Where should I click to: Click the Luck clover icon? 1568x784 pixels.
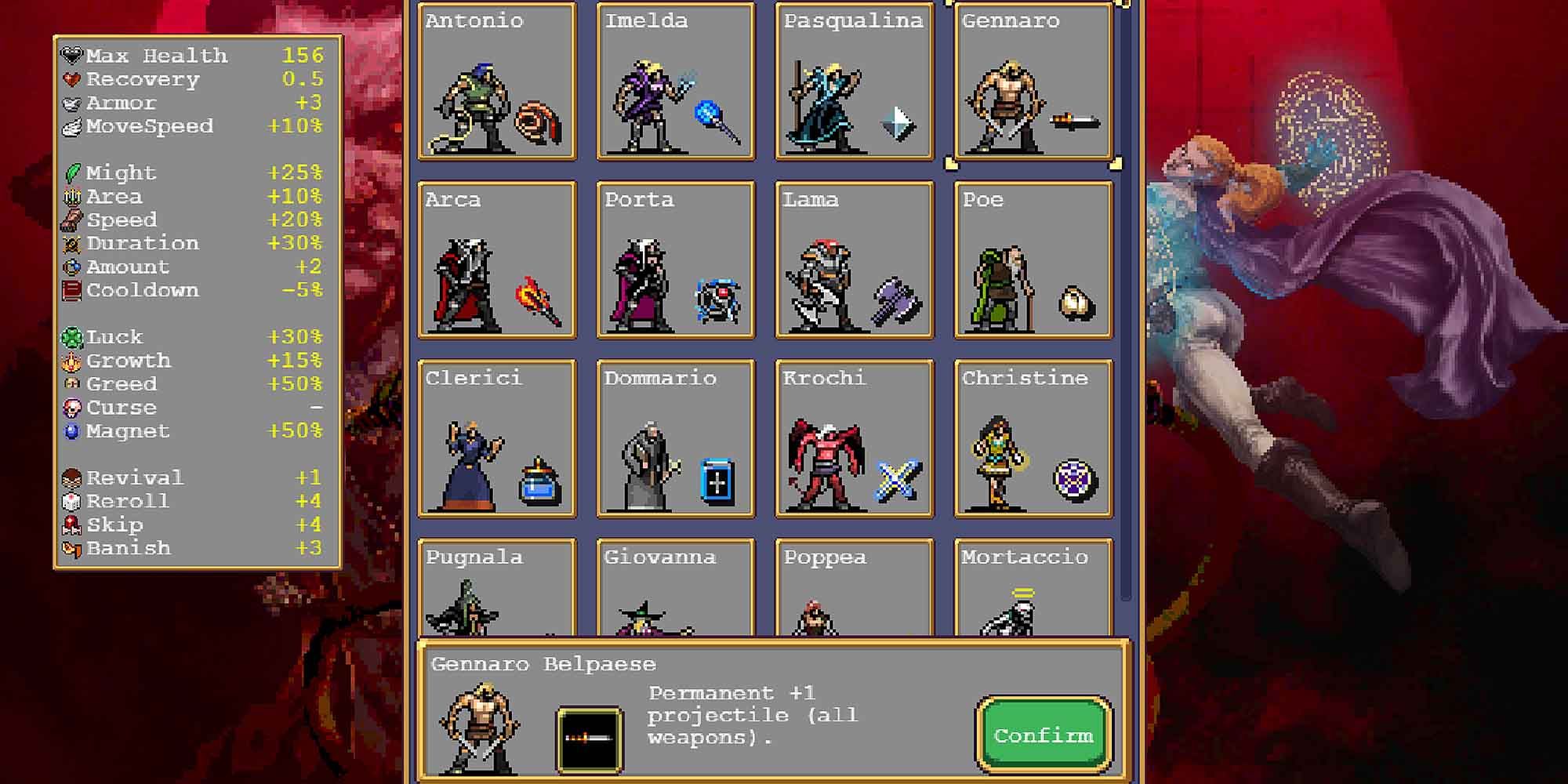pyautogui.click(x=71, y=336)
